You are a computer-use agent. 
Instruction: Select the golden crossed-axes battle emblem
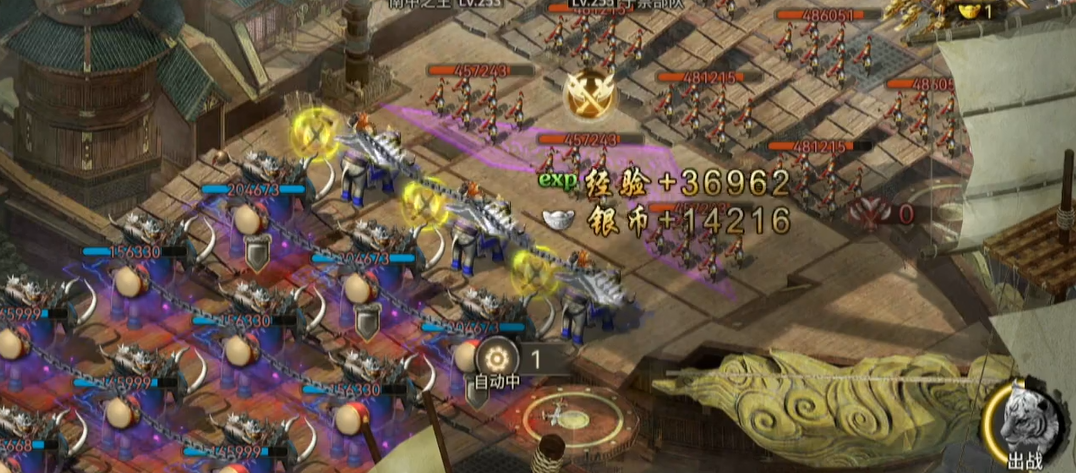coord(588,93)
